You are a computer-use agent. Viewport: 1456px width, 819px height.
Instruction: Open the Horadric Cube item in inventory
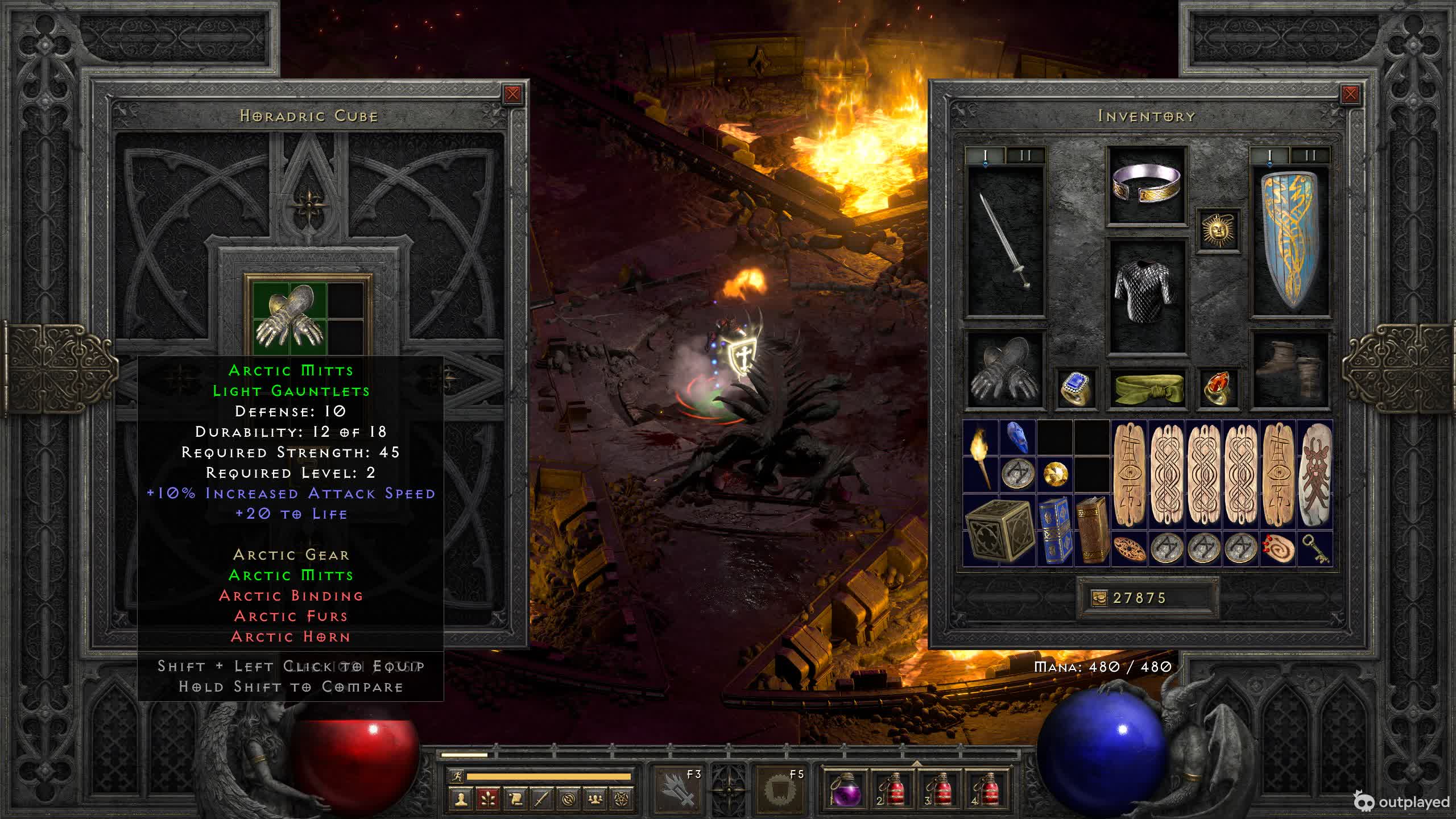(x=999, y=530)
